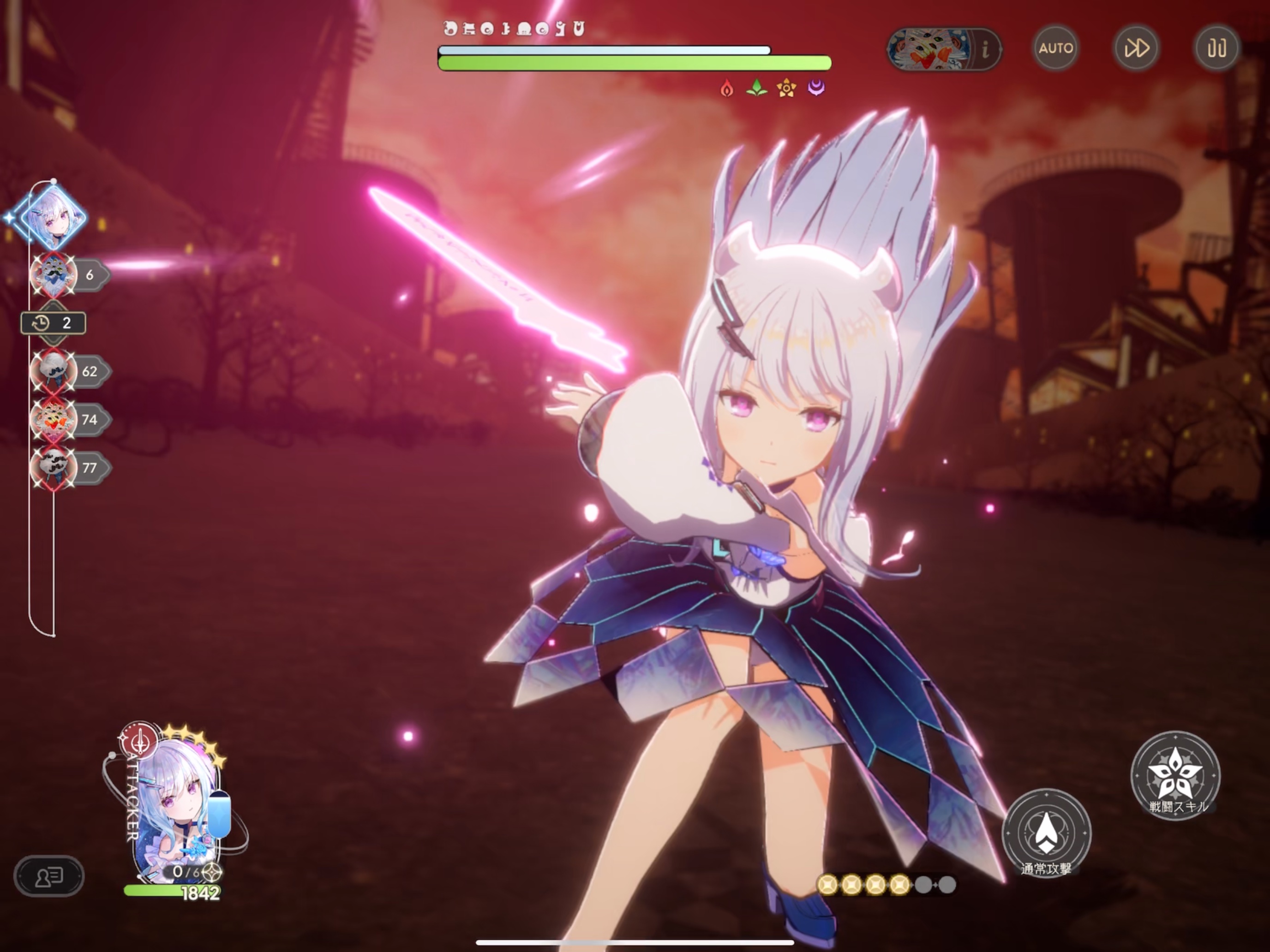
Task: Toggle the AUTO battle button
Action: pyautogui.click(x=1055, y=48)
